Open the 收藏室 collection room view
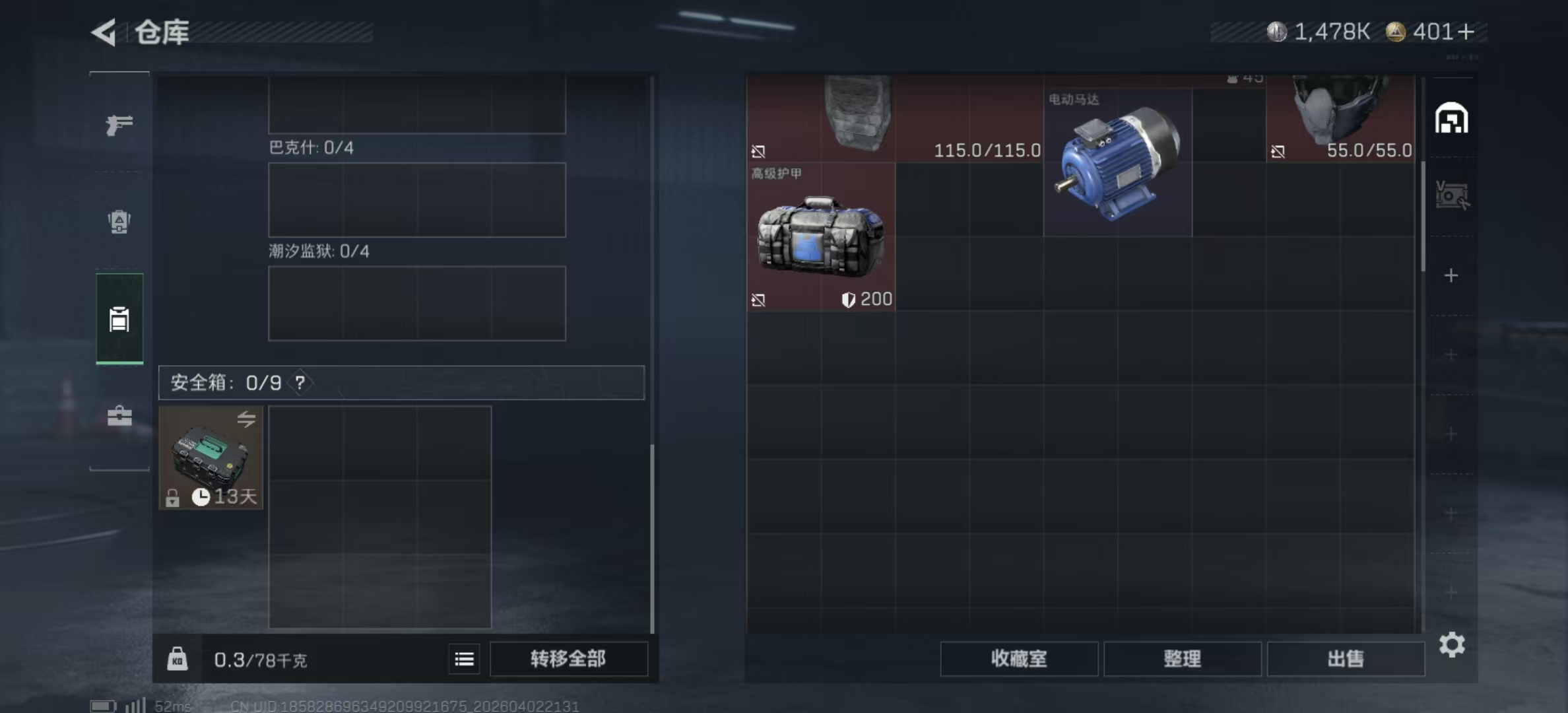Screen dimensions: 1568x713 tap(1018, 659)
